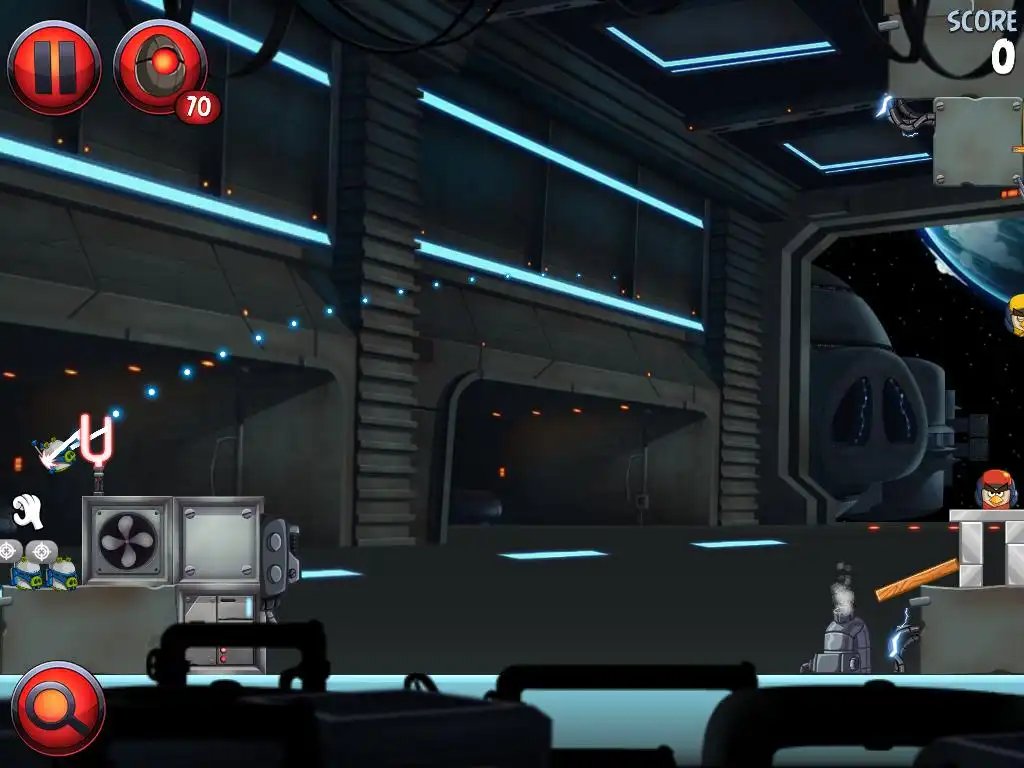The height and width of the screenshot is (768, 1024).
Task: Pause the game with the red pause button
Action: tap(54, 67)
